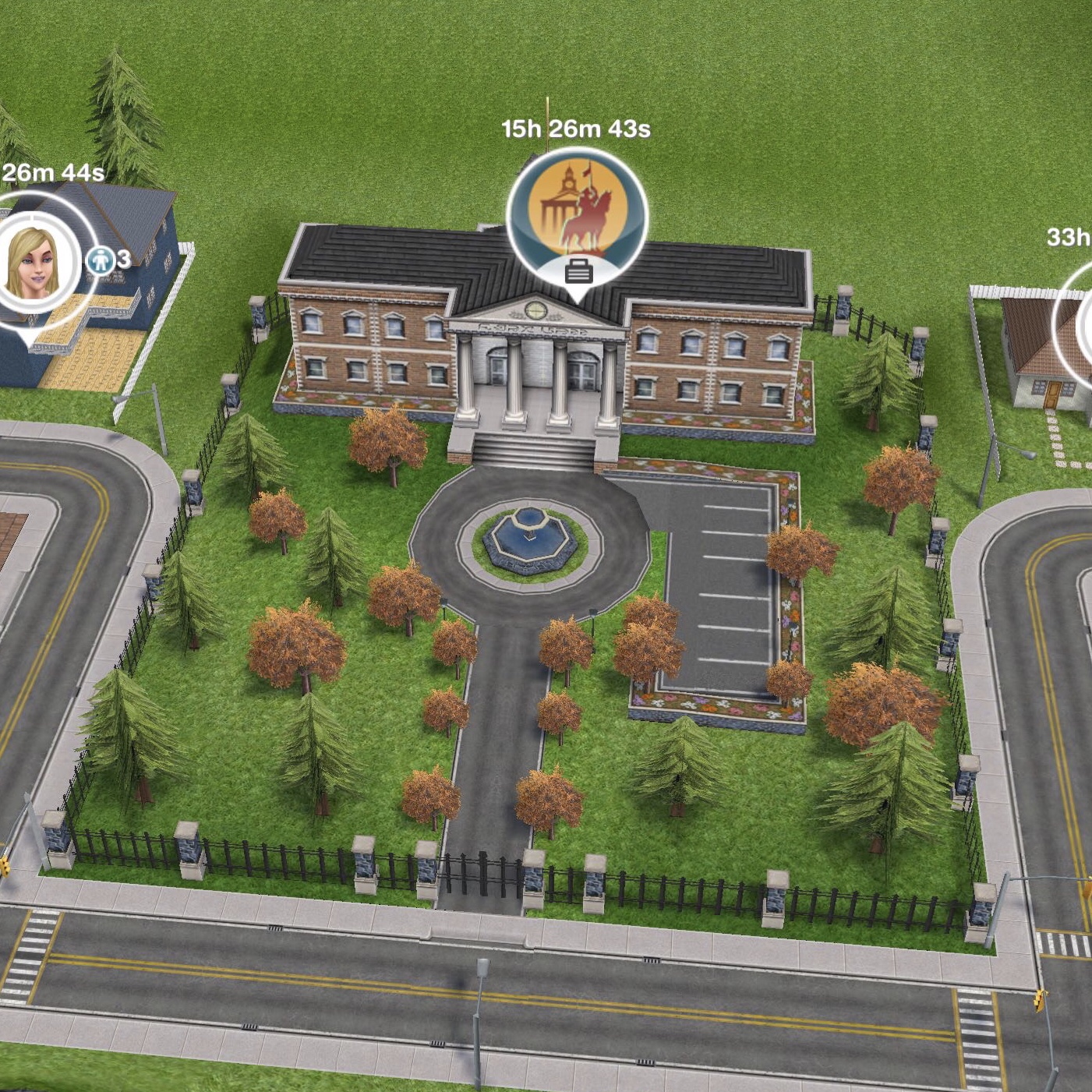Select the blonde Sim portrait bubble
Viewport: 1092px width, 1092px height.
pyautogui.click(x=34, y=263)
